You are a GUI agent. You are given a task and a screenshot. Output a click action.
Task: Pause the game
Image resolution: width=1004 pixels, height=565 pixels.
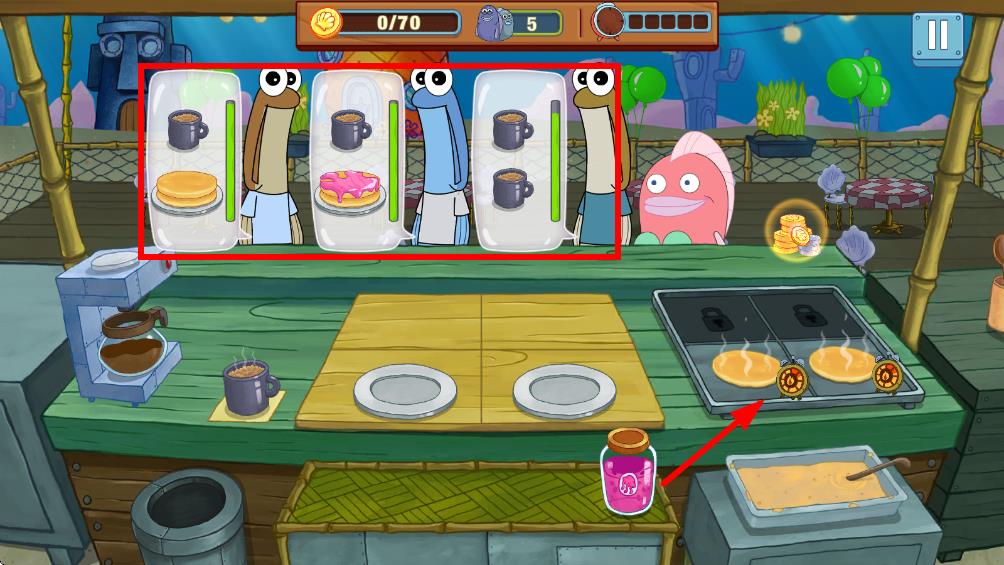937,36
